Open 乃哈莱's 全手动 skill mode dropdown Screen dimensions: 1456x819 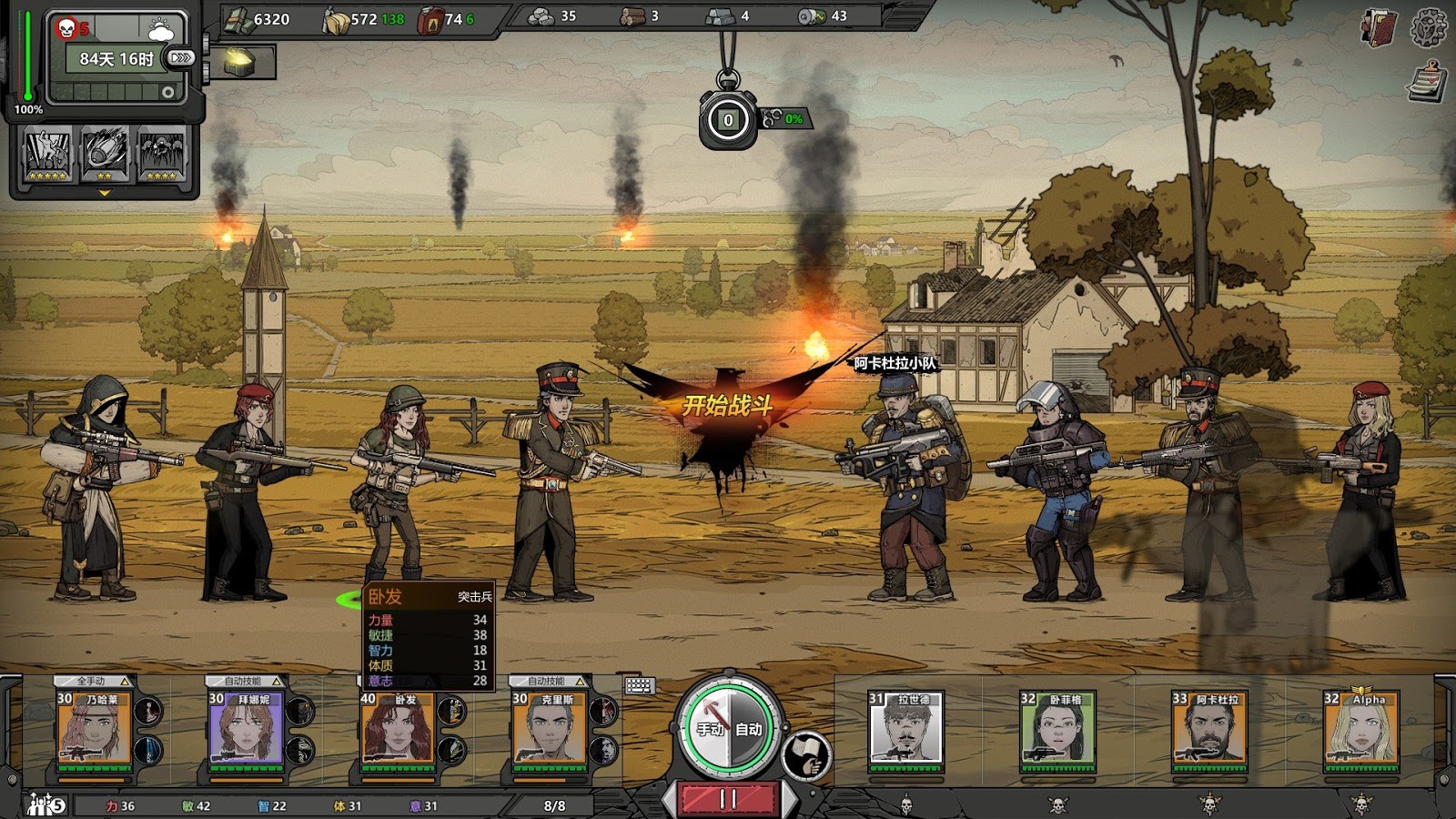coord(95,681)
